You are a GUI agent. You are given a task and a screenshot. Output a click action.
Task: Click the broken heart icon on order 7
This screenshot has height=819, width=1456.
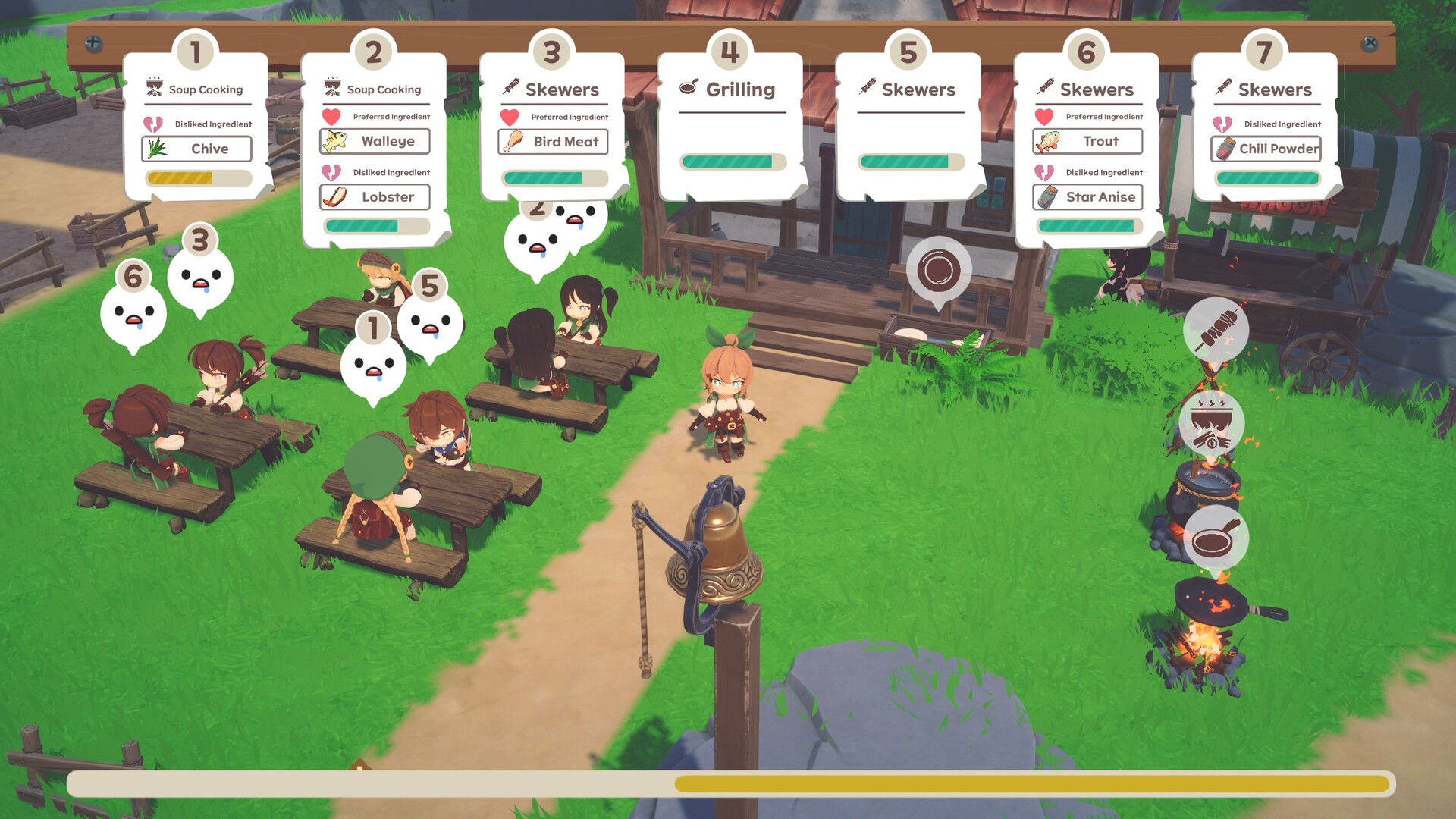[1223, 124]
